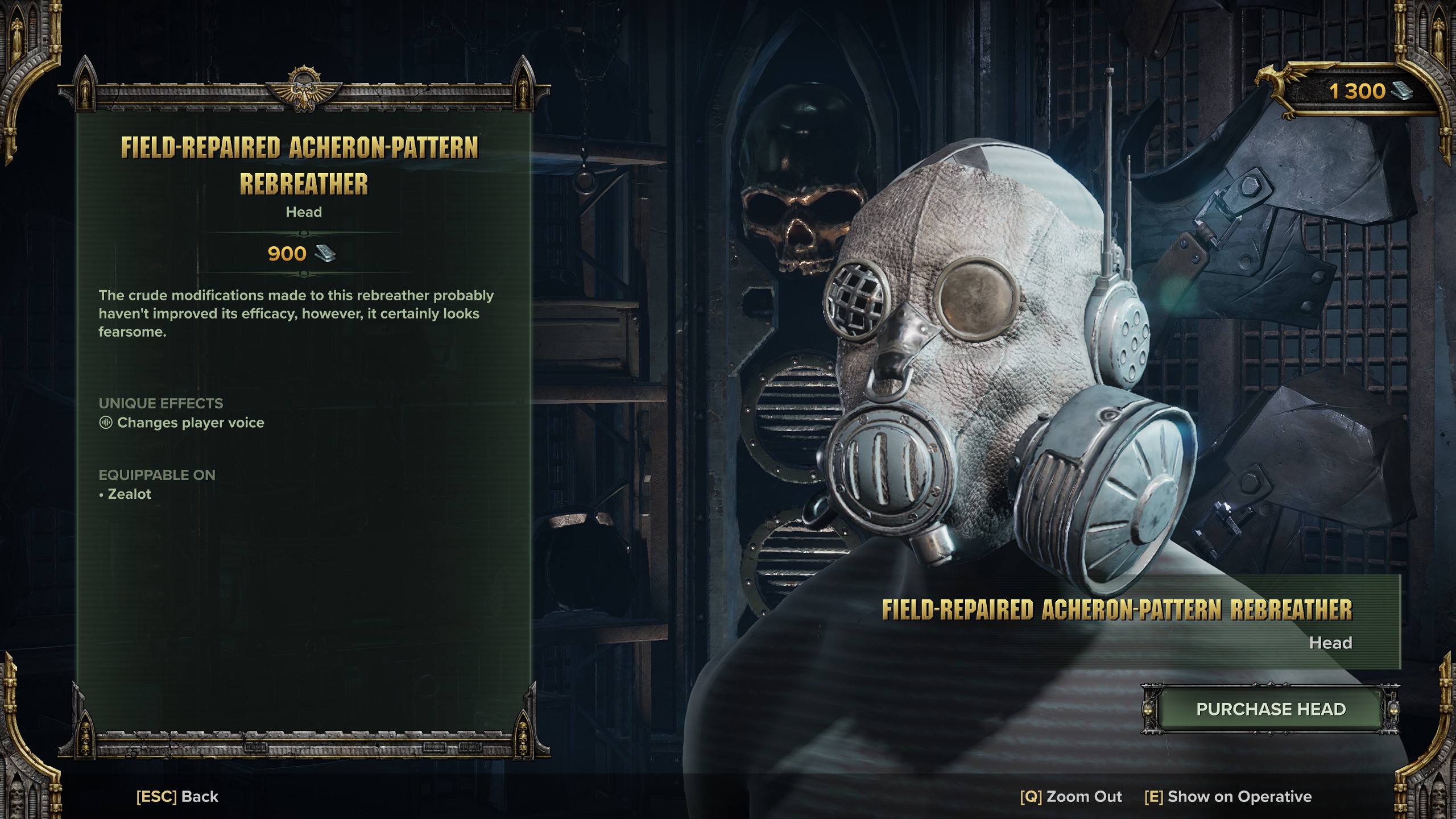Select the Zoom Out option
The image size is (1456, 819).
click(1071, 796)
